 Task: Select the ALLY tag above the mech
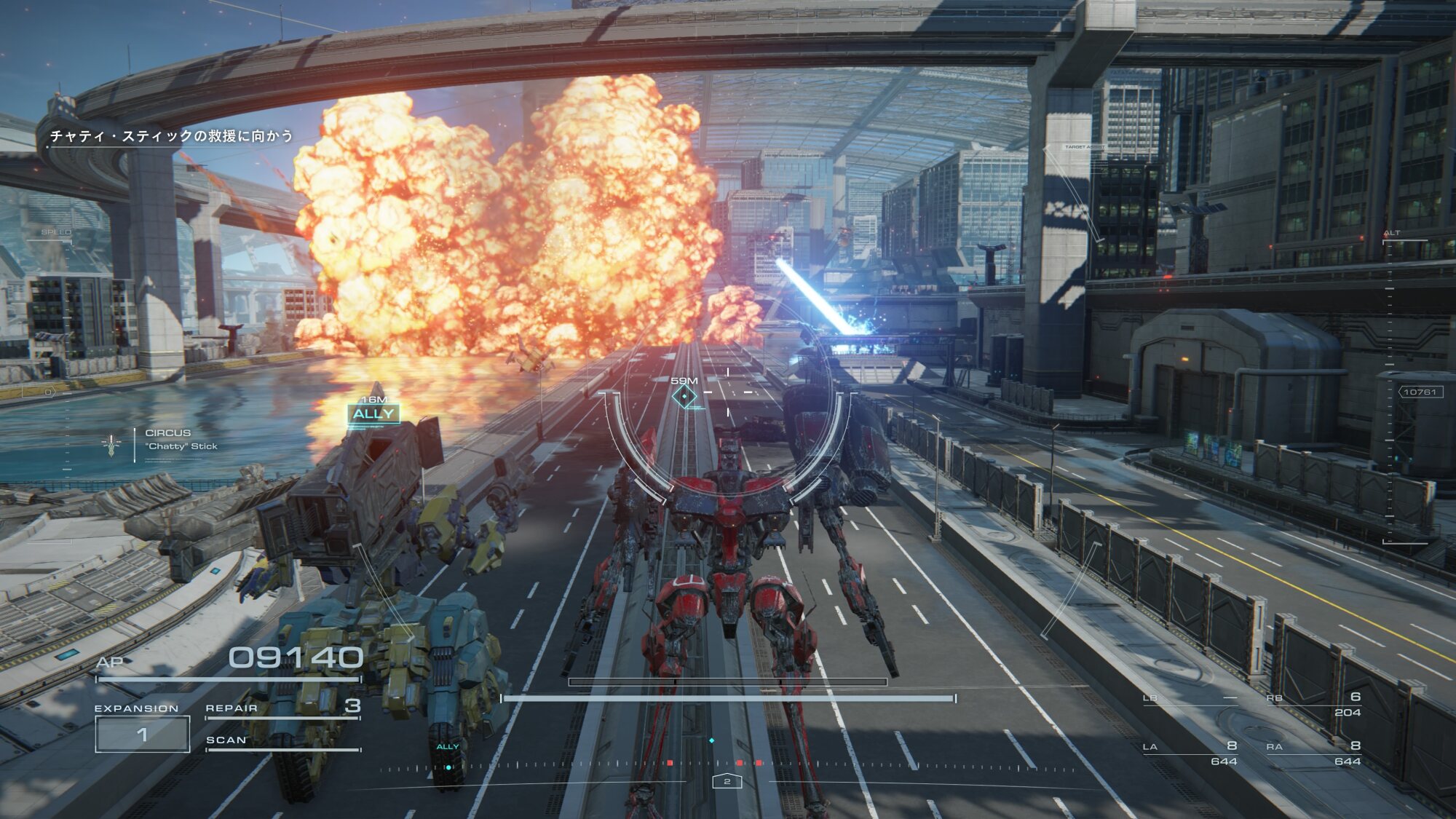373,414
